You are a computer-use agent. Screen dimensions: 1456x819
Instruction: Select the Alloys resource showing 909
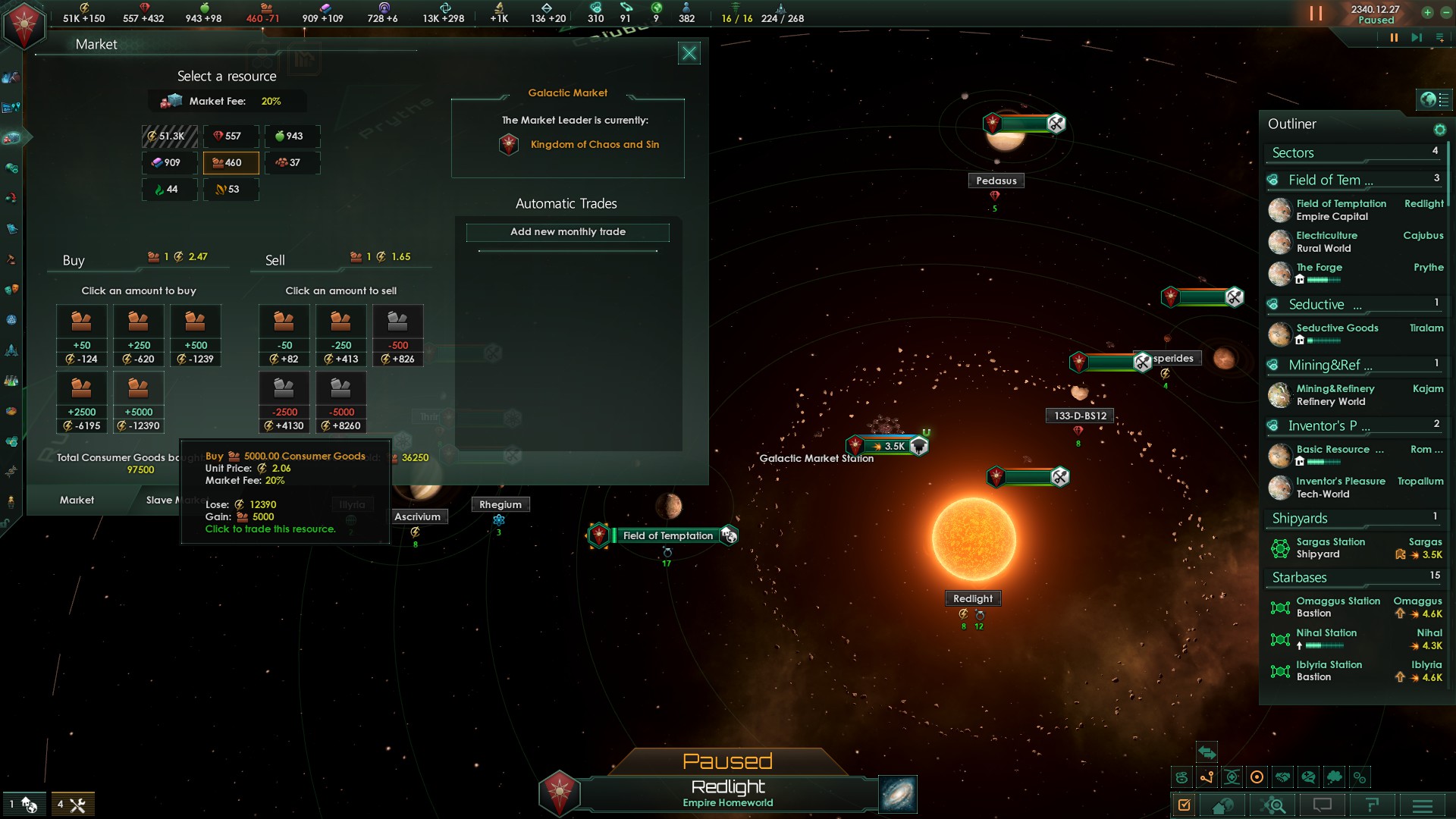tap(169, 162)
